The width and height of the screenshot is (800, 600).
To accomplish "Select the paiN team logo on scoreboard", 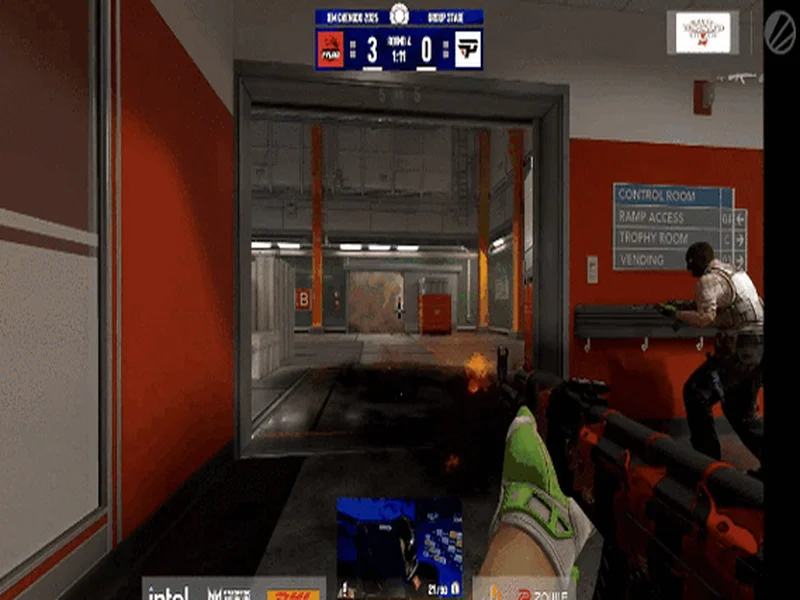I will 467,49.
